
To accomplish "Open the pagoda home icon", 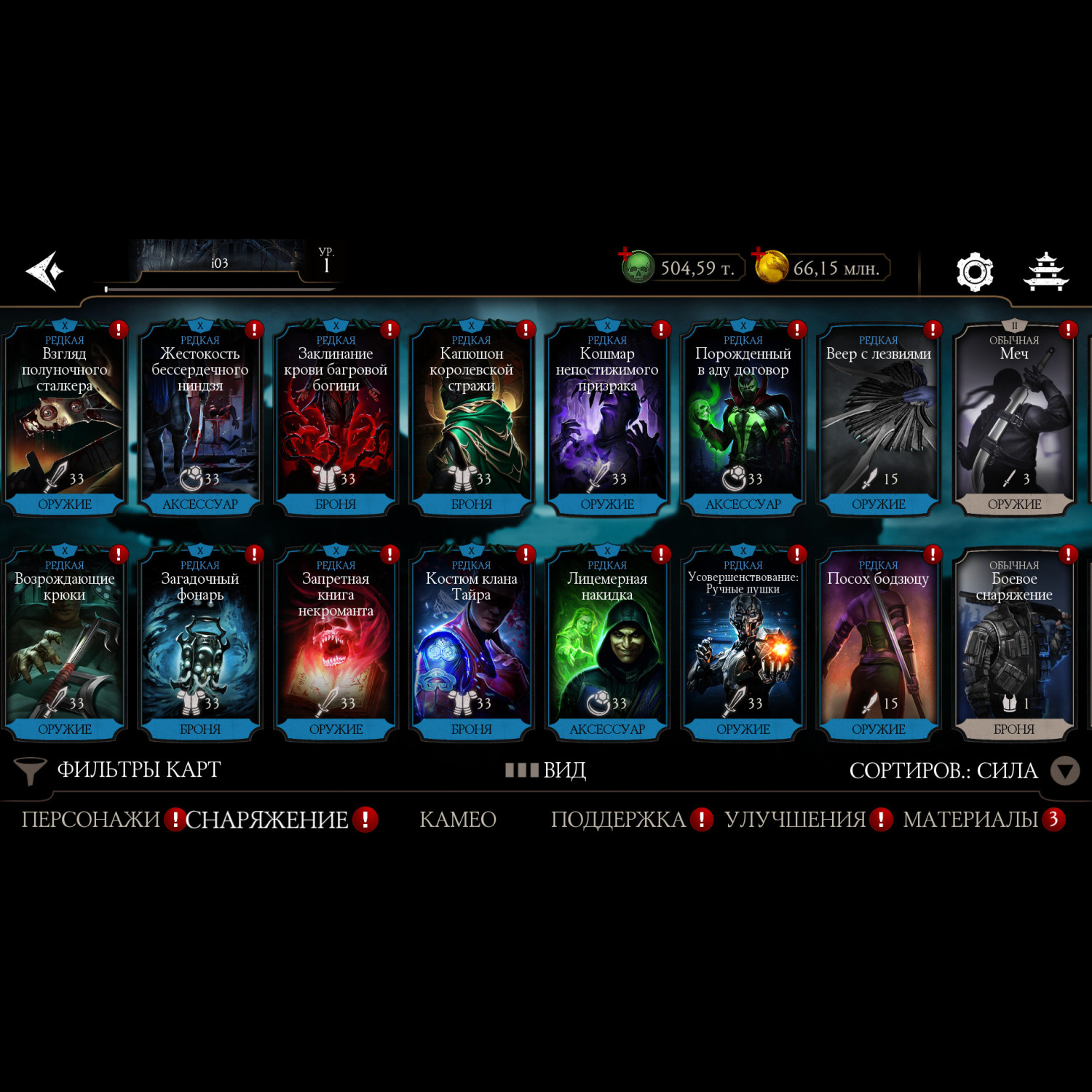I will click(1045, 272).
